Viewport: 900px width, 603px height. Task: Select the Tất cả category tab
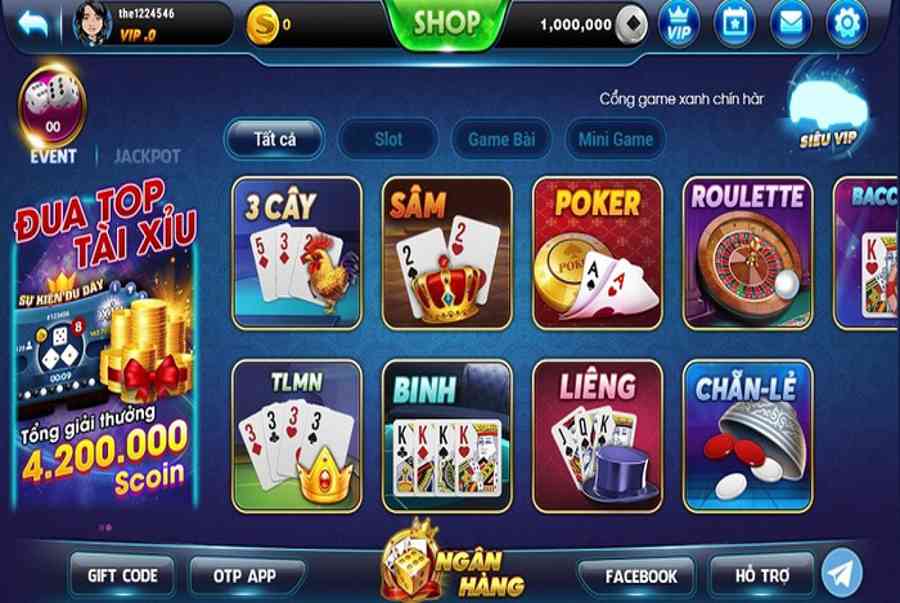coord(273,139)
